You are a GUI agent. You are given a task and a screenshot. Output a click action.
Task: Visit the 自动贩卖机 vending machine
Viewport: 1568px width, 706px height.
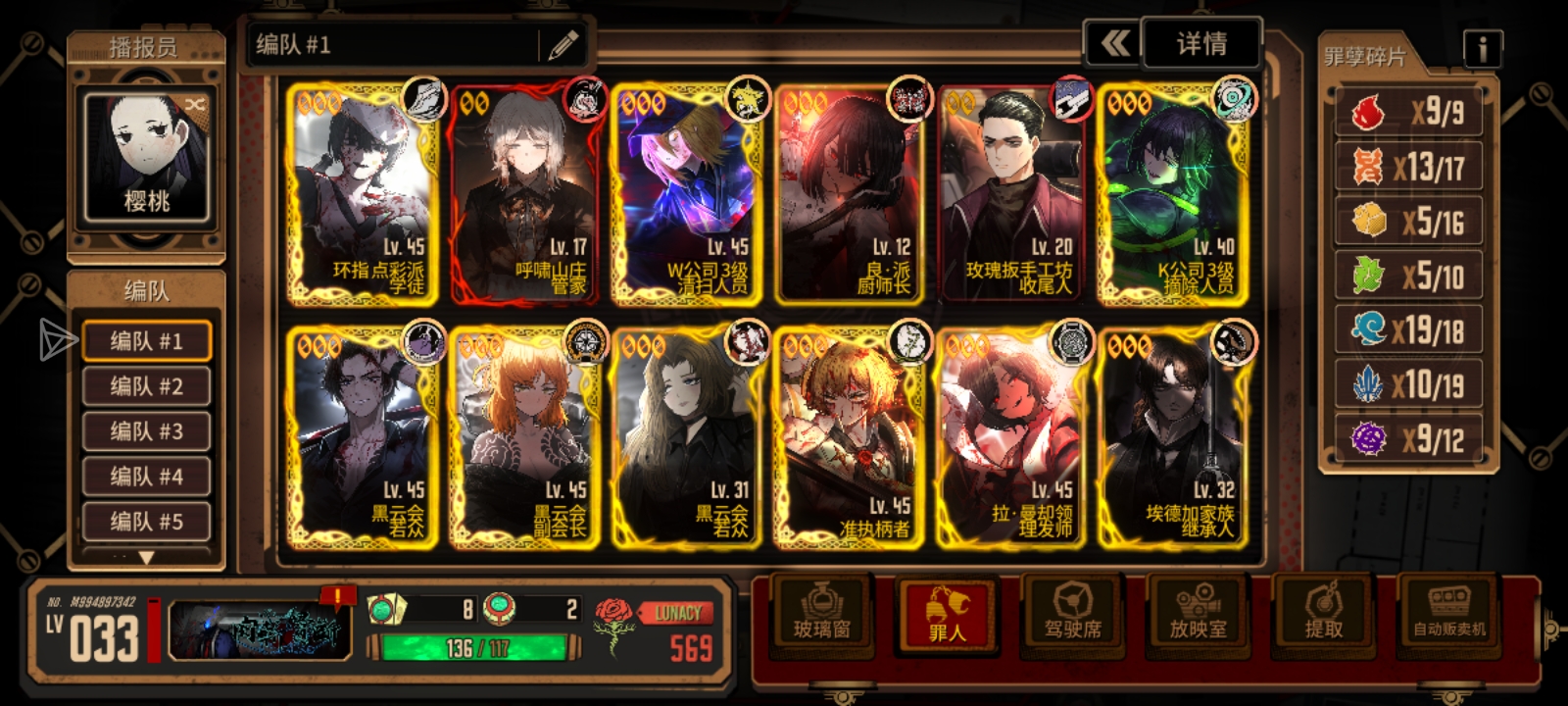[x=1448, y=616]
